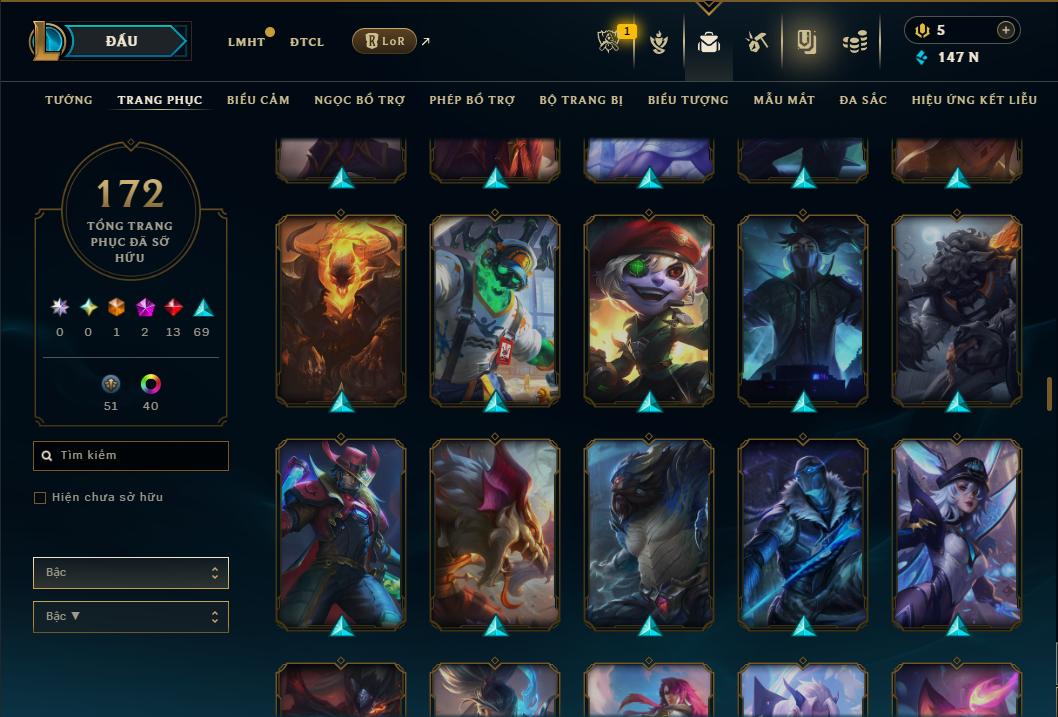Open the store coin-stack icon

(x=855, y=42)
